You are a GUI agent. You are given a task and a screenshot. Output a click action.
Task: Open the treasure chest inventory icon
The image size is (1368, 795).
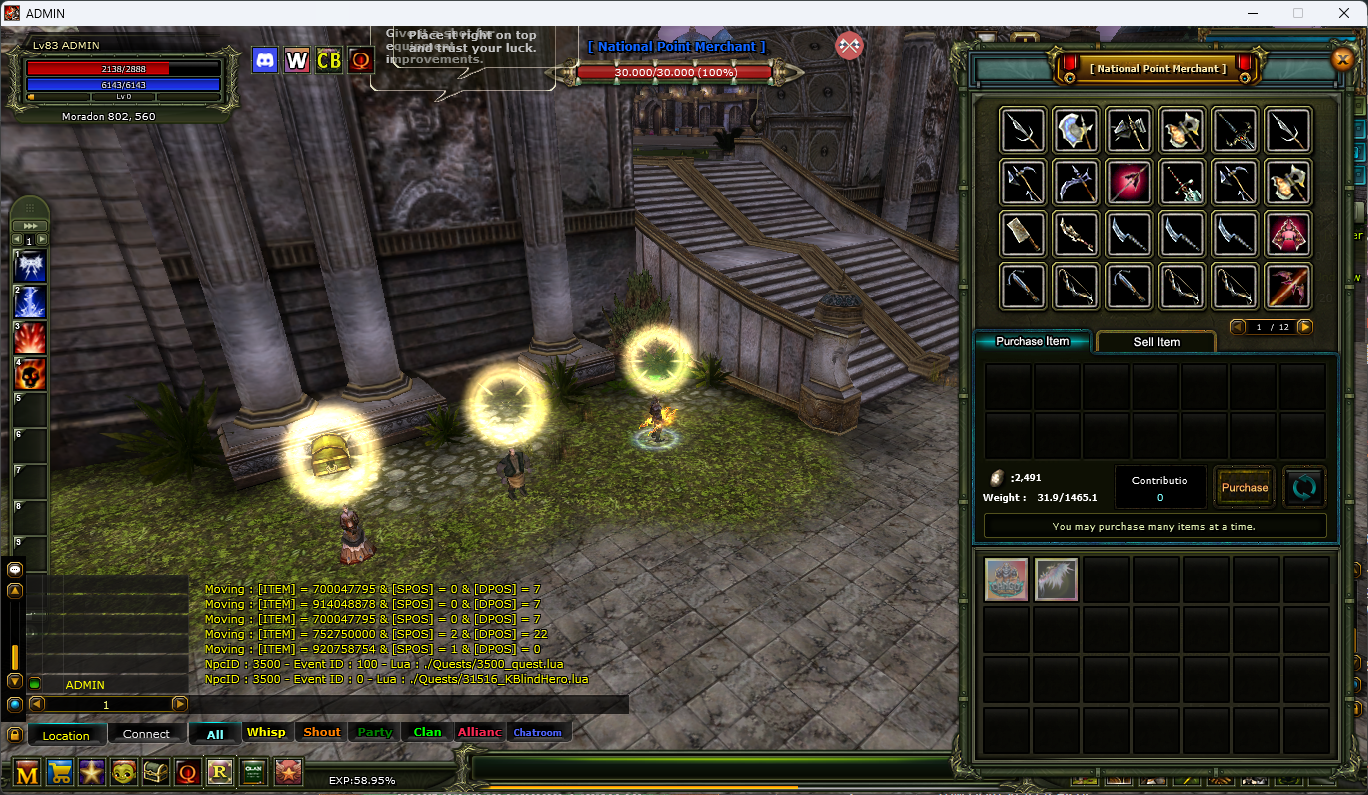(x=156, y=772)
